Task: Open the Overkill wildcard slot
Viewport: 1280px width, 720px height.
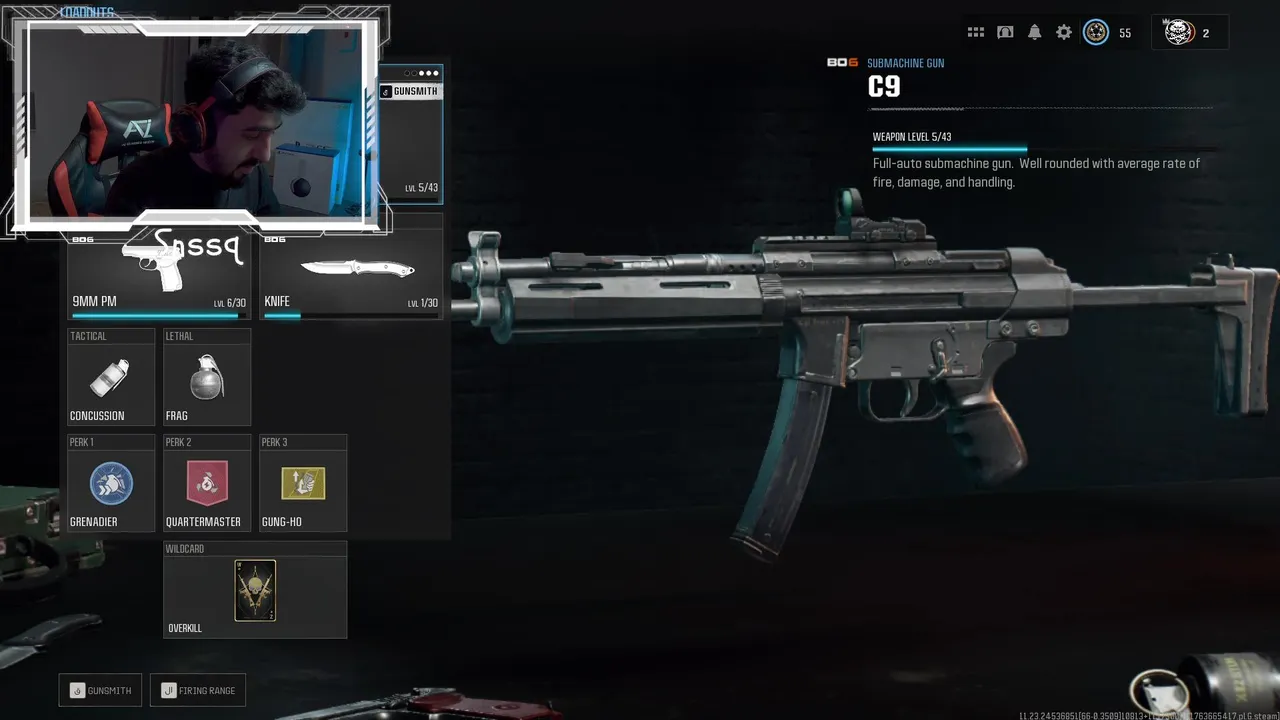Action: point(255,590)
